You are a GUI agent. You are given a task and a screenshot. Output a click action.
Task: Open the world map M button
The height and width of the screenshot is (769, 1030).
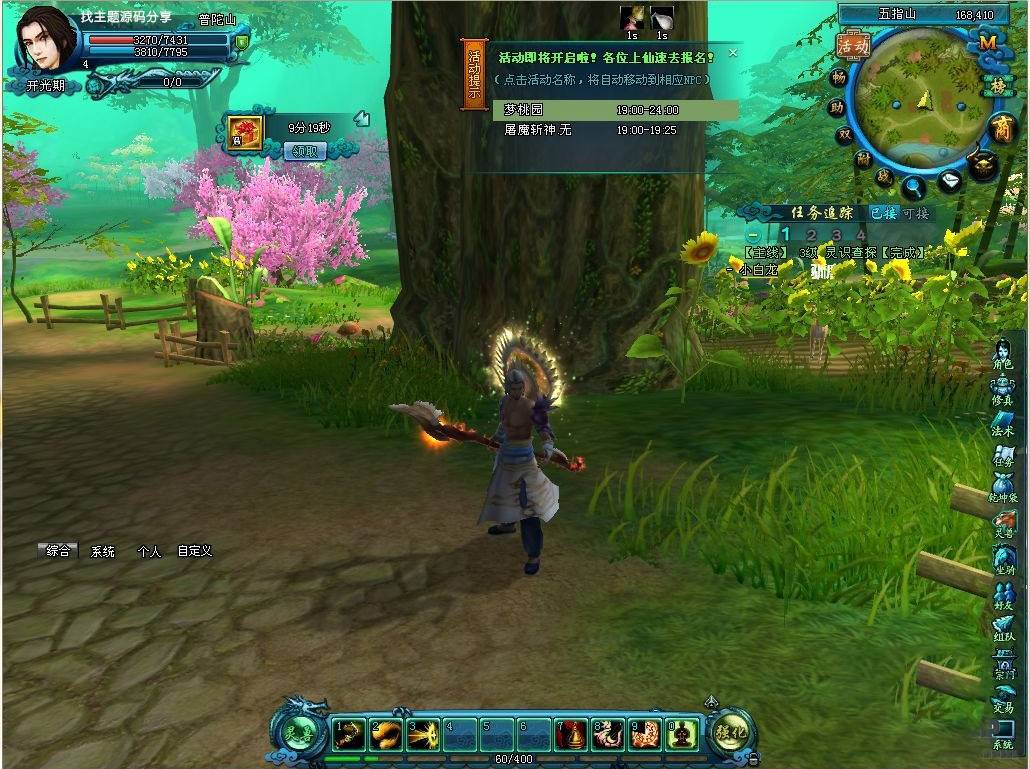tap(987, 43)
